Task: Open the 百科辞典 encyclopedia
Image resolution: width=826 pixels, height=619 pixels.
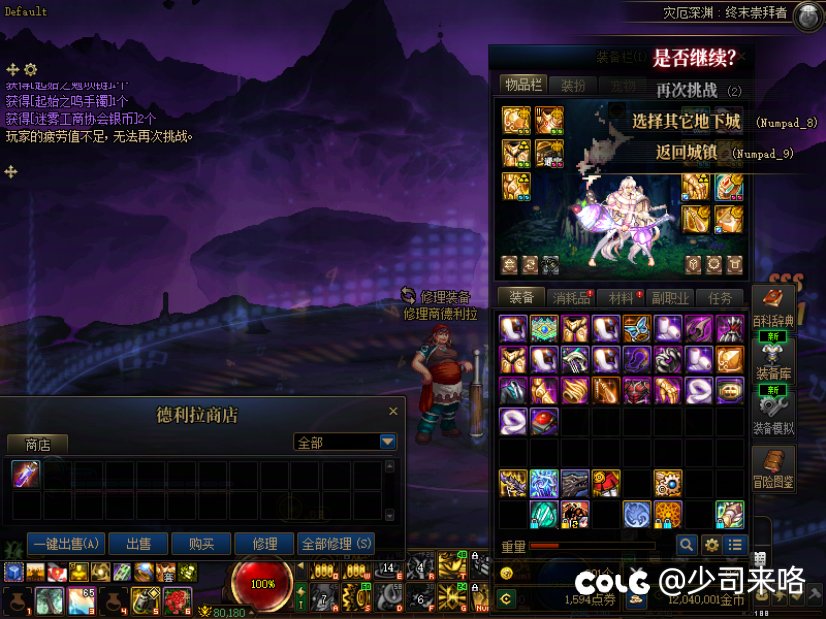Action: click(773, 305)
